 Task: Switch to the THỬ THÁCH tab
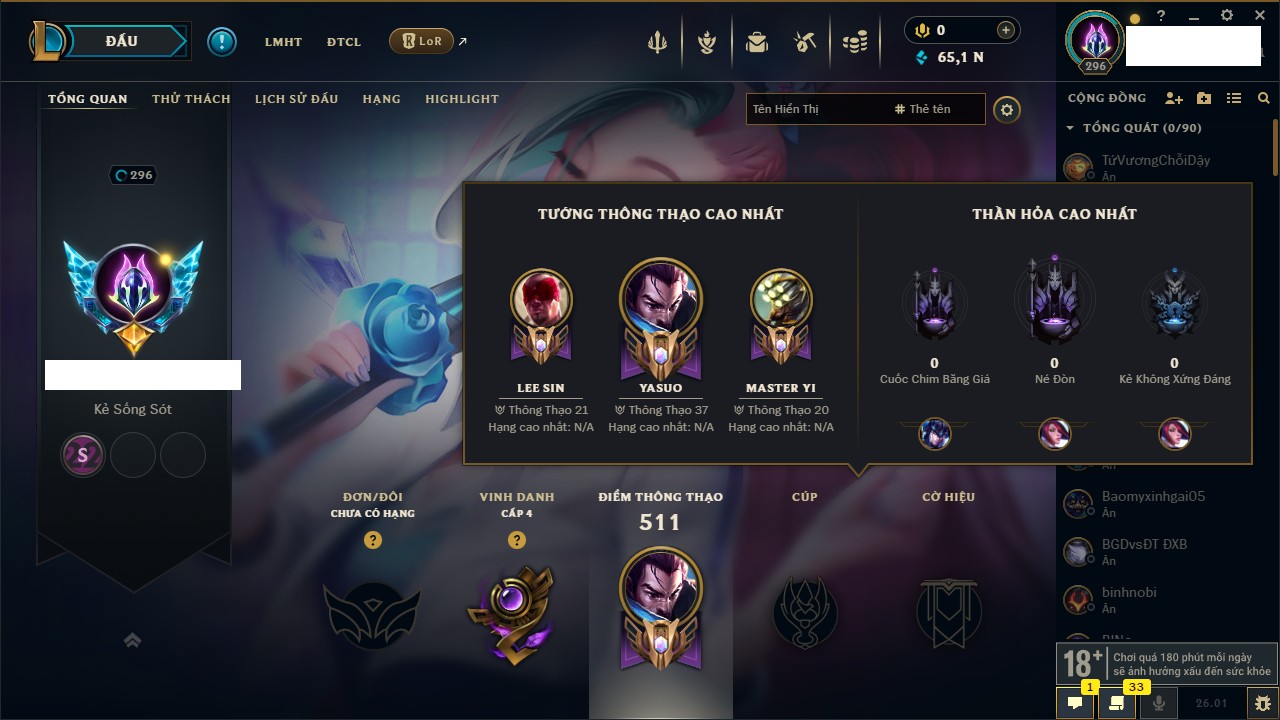pyautogui.click(x=191, y=99)
